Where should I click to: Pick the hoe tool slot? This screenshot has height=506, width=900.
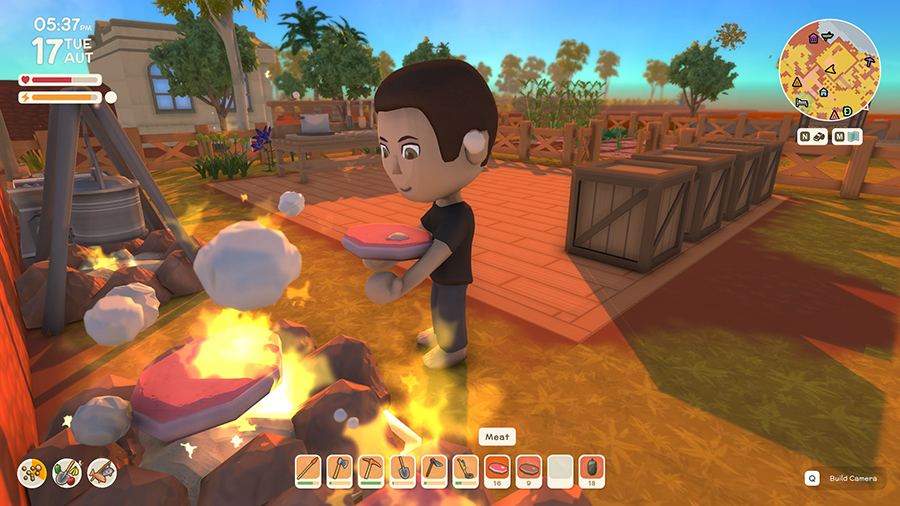click(x=434, y=469)
